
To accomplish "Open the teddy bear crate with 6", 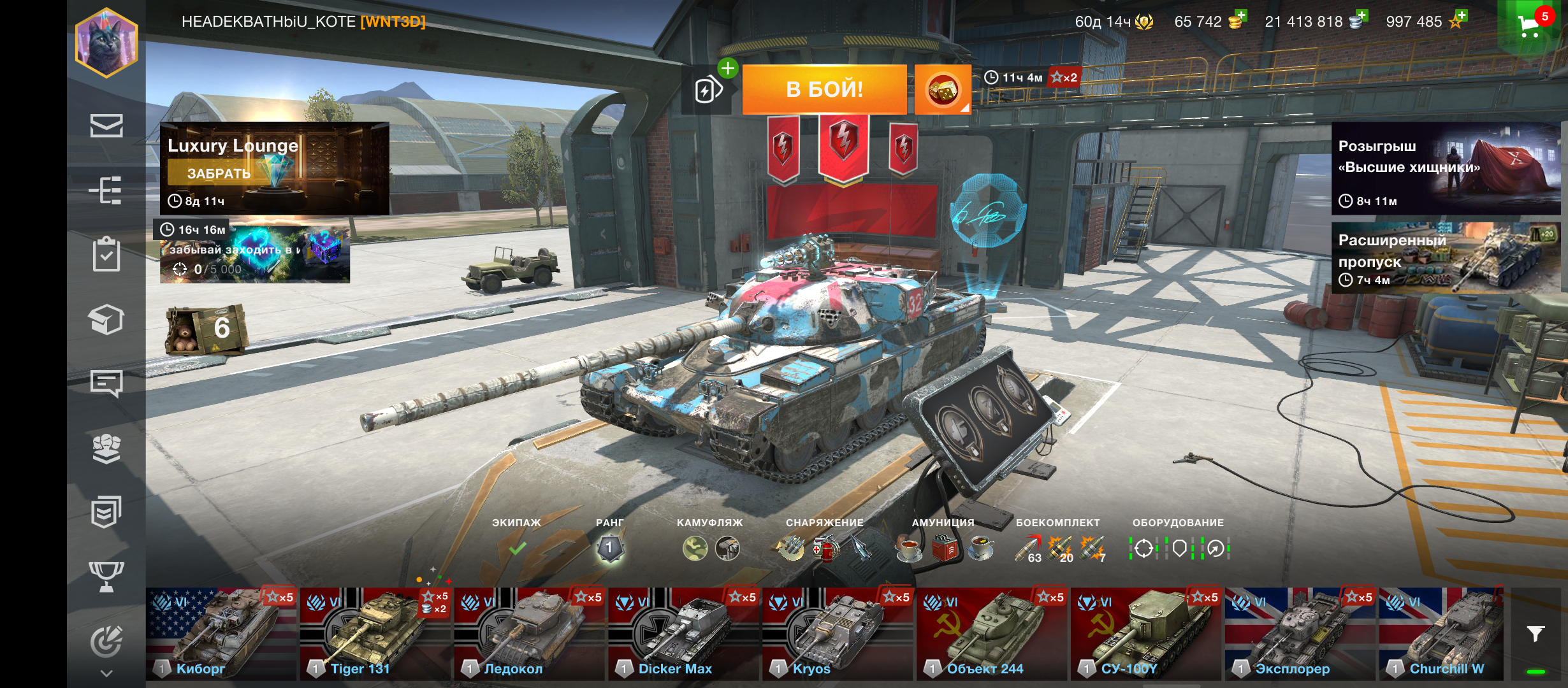I will 205,329.
